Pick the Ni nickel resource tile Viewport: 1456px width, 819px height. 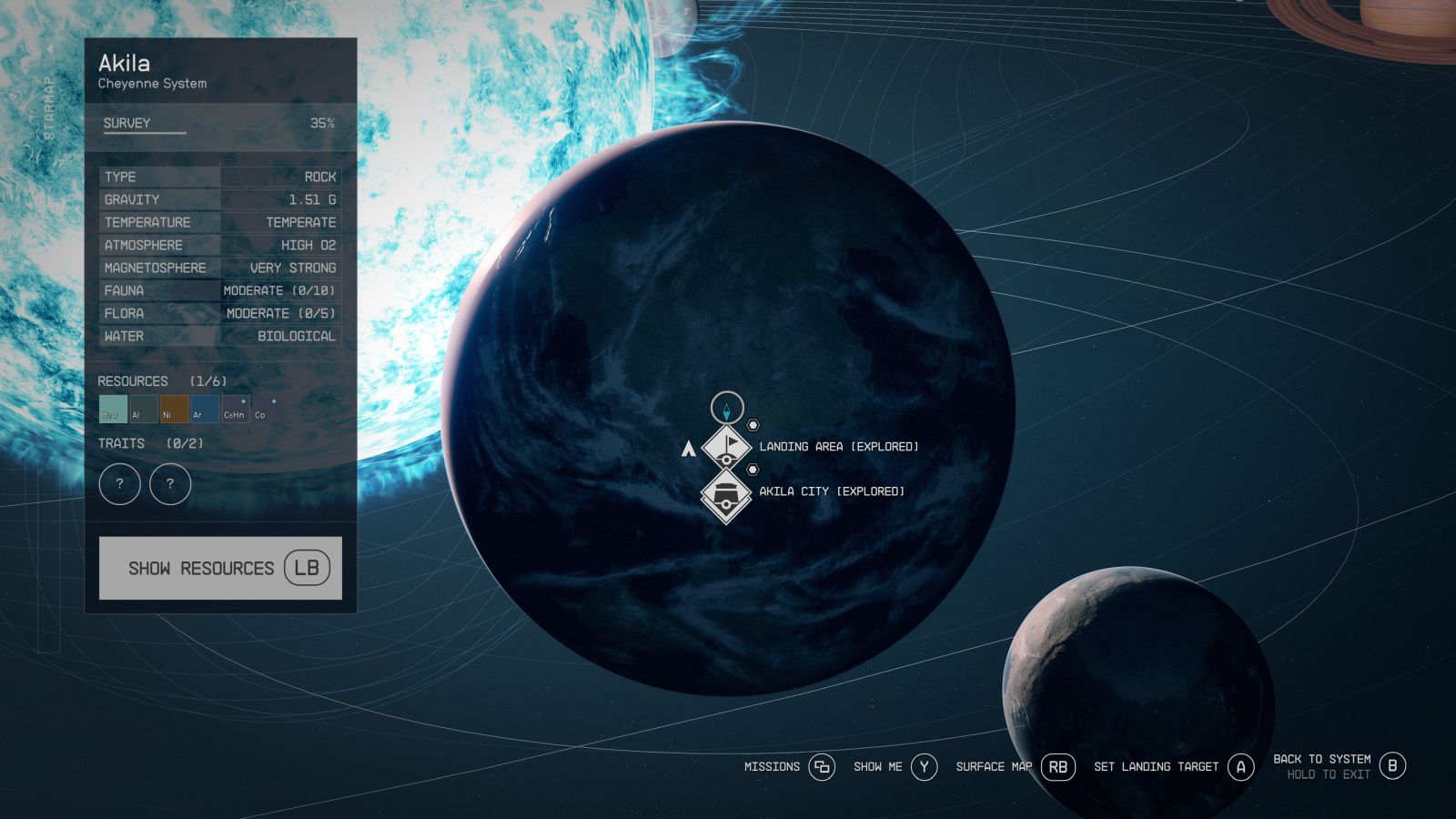click(174, 409)
